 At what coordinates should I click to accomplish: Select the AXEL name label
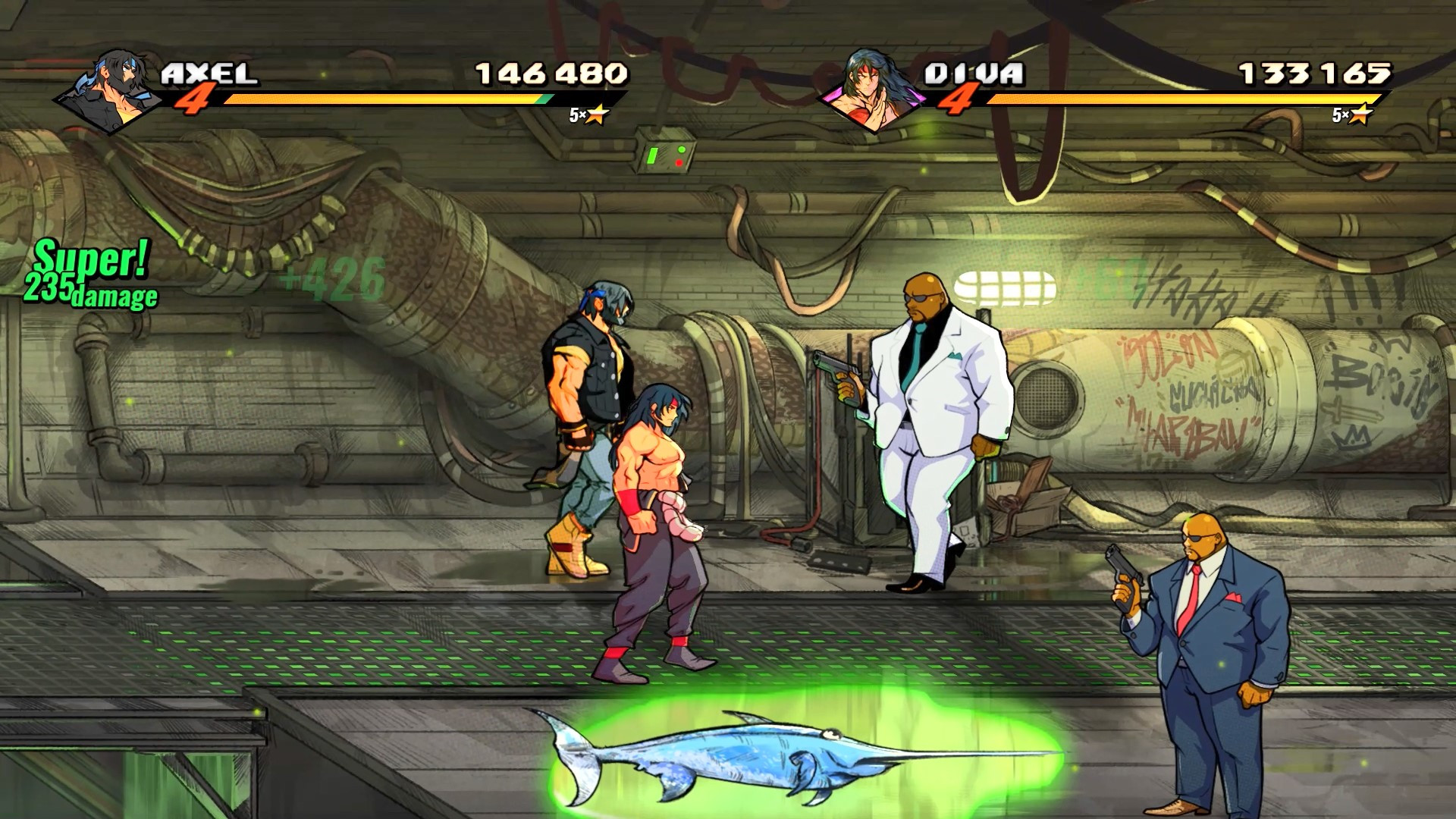pos(209,72)
